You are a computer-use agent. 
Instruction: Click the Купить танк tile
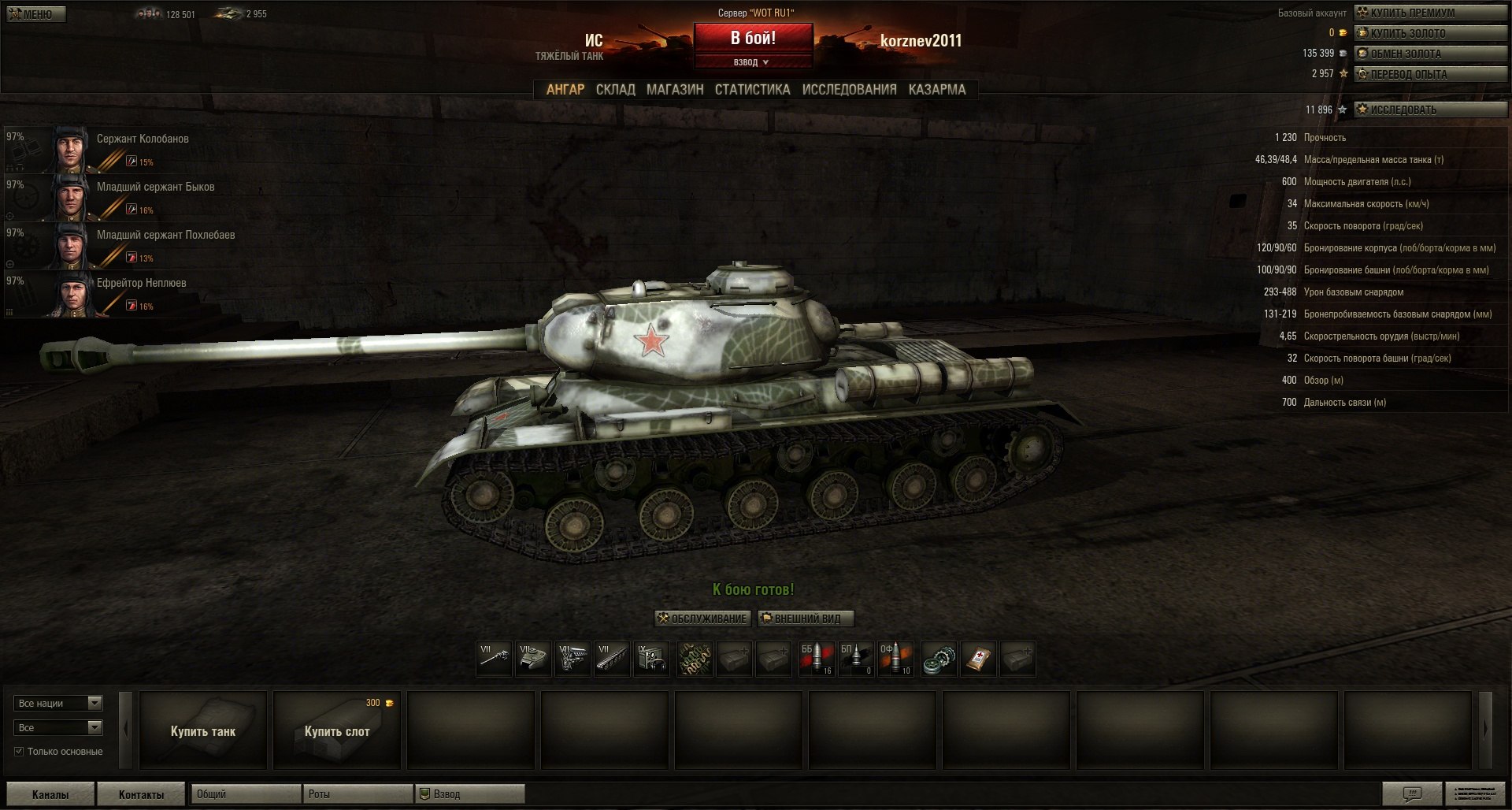(203, 730)
